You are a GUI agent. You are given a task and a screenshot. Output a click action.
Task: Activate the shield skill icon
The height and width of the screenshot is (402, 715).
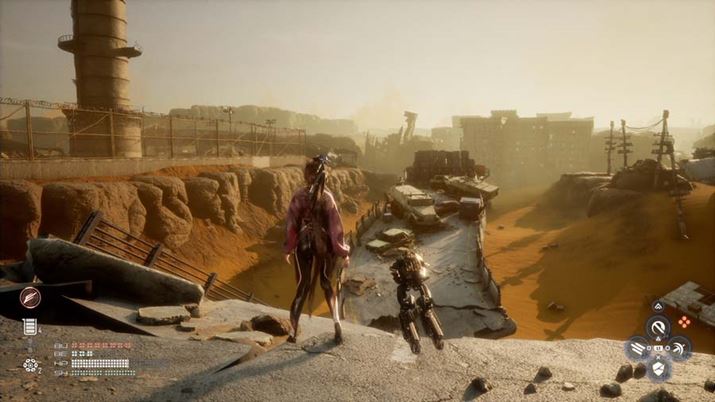click(657, 370)
